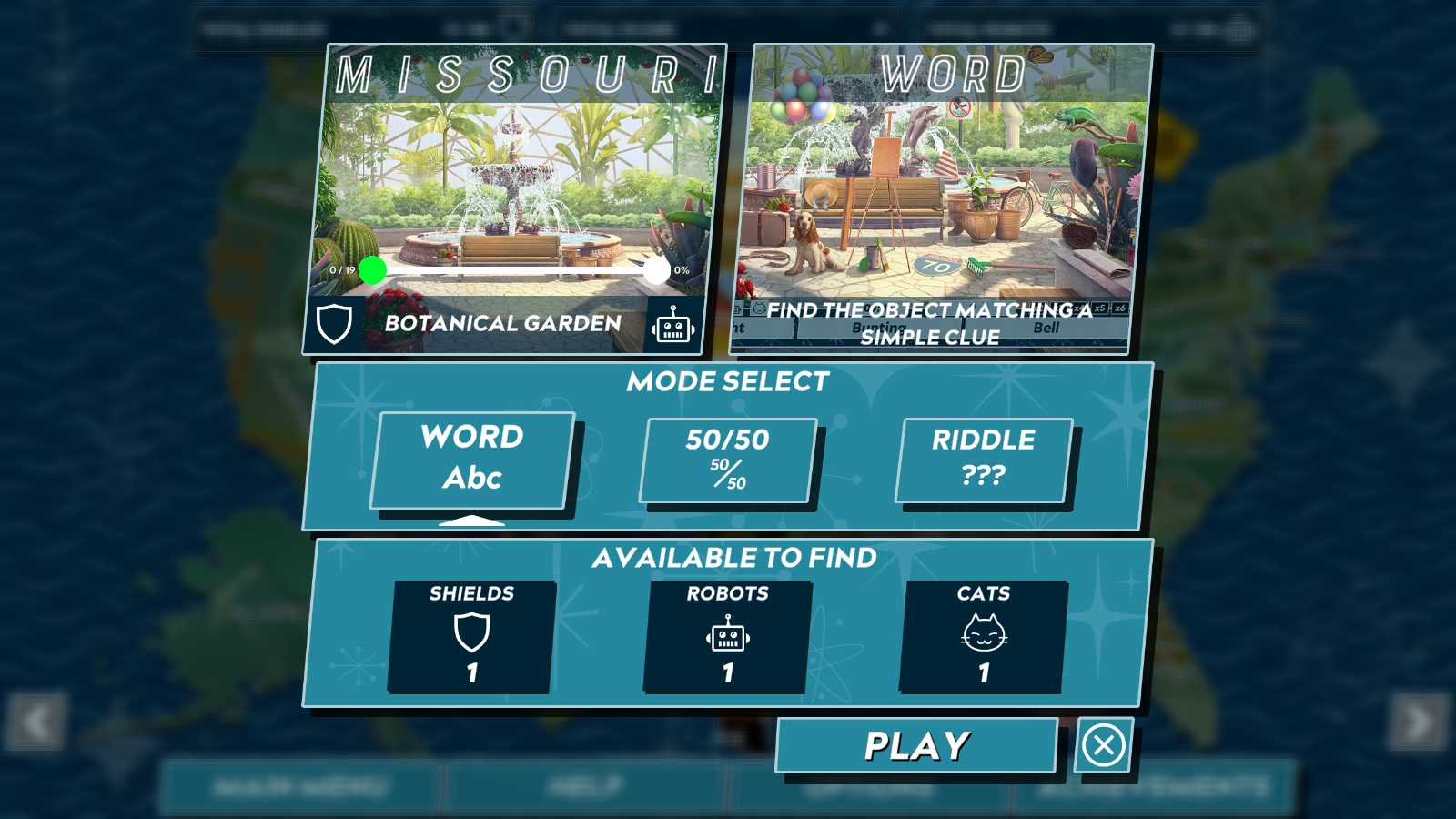The height and width of the screenshot is (819, 1456).
Task: Select the Shields collectible tile
Action: point(471,636)
